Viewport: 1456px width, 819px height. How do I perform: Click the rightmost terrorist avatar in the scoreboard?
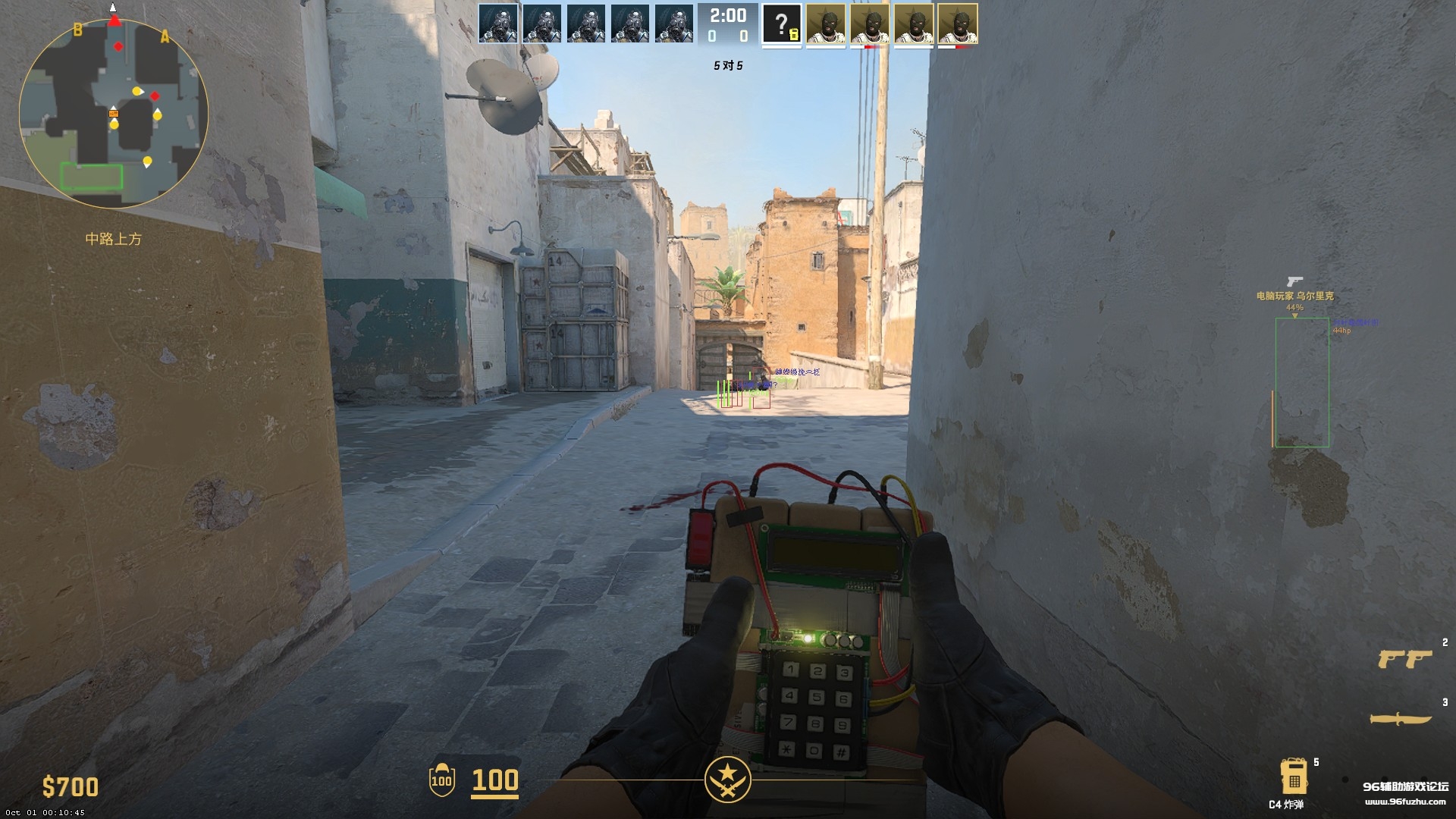[959, 24]
